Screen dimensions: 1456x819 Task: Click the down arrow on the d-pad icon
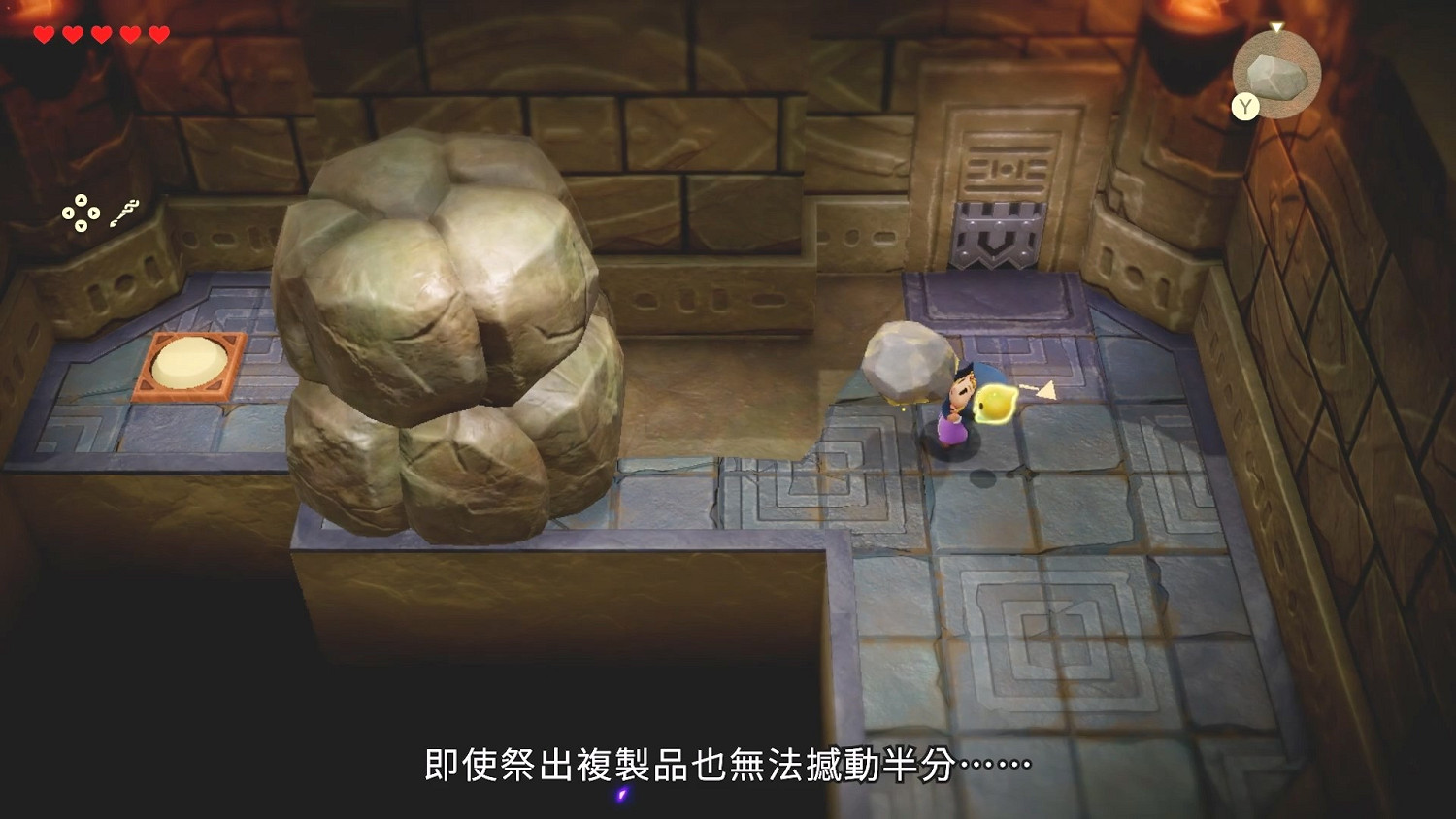[81, 226]
